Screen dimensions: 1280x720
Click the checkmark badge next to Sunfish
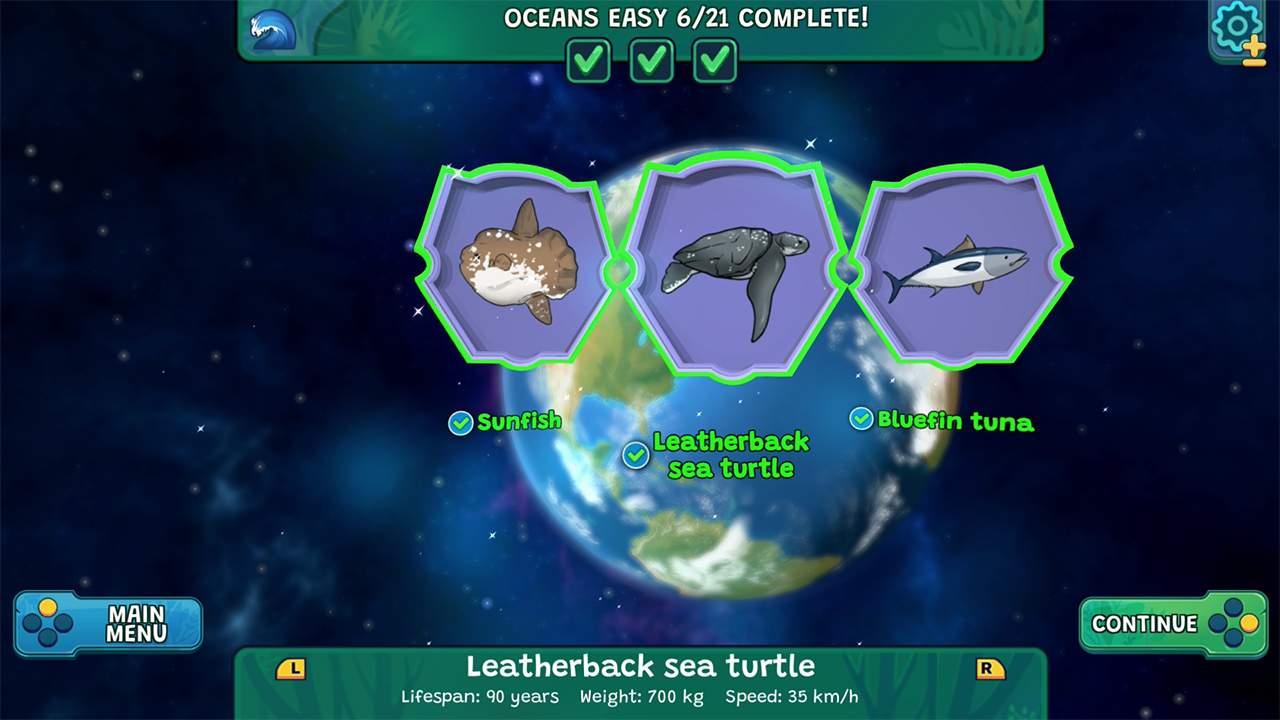[x=459, y=422]
